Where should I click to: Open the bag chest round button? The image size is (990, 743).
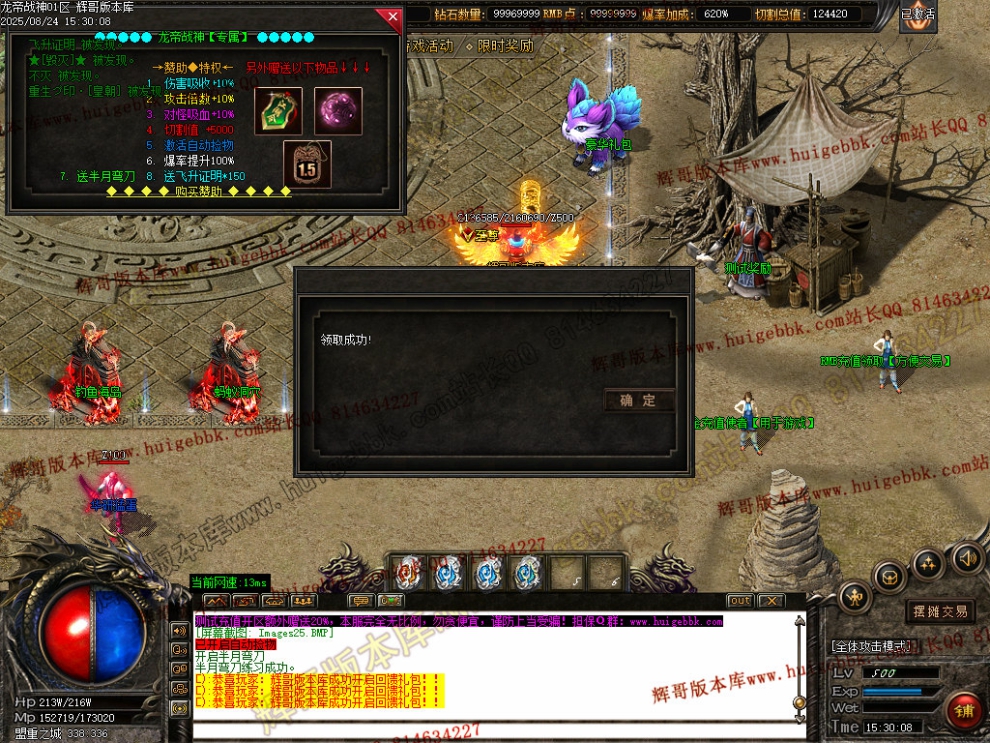tap(889, 576)
